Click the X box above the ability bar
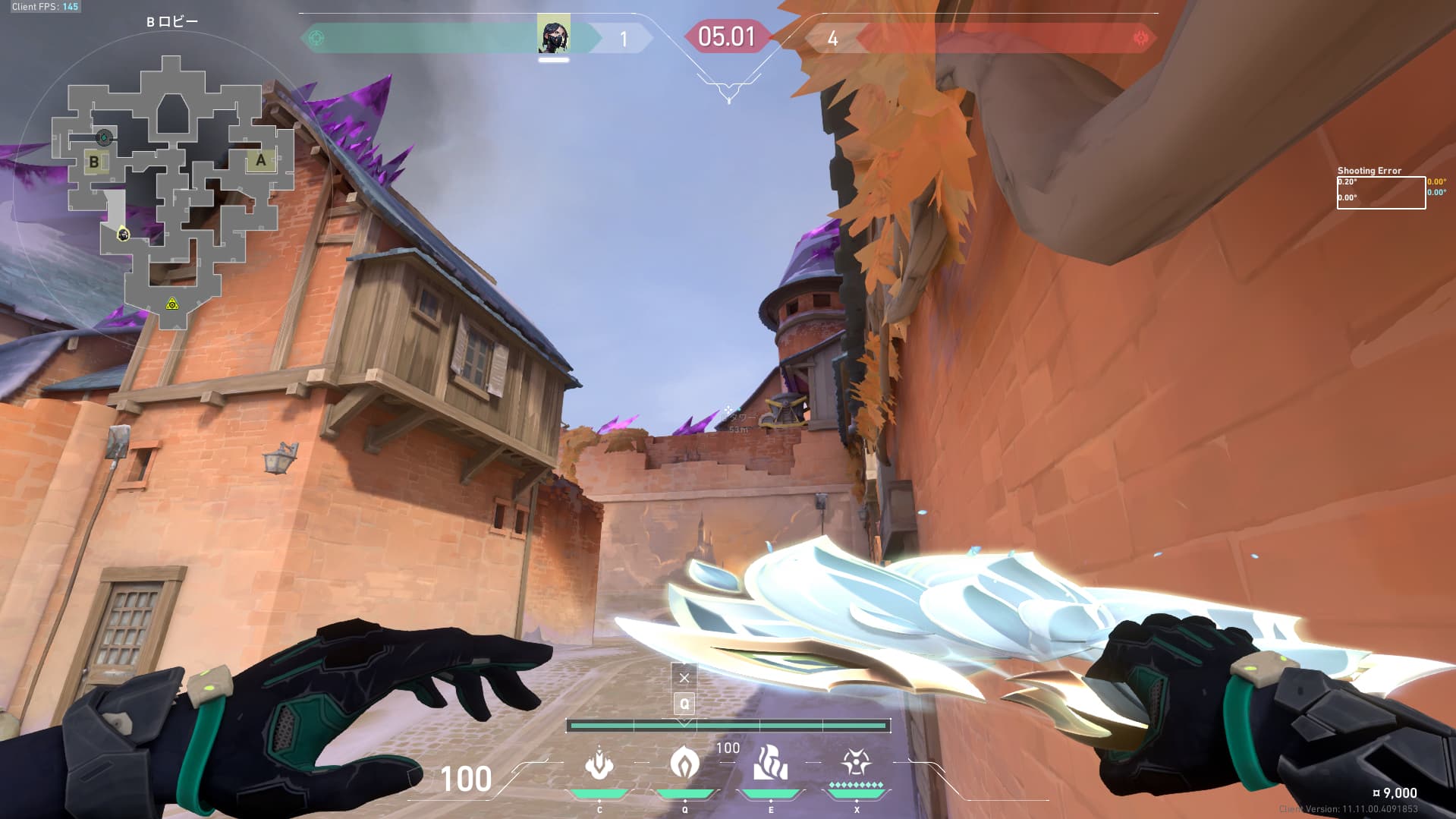Image resolution: width=1456 pixels, height=819 pixels. 684,677
